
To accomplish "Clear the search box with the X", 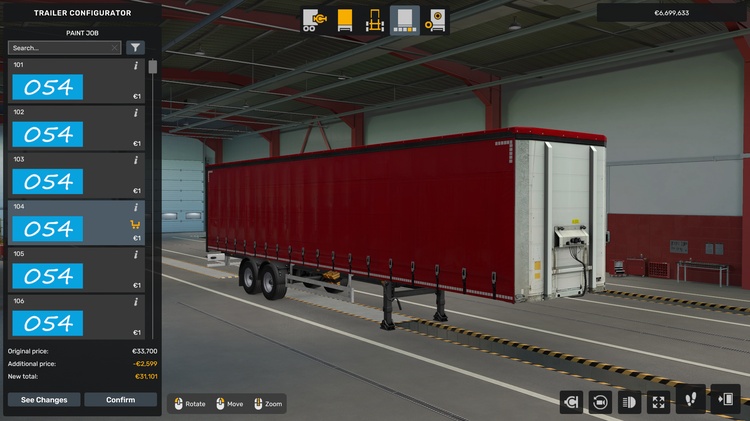I will [x=115, y=47].
